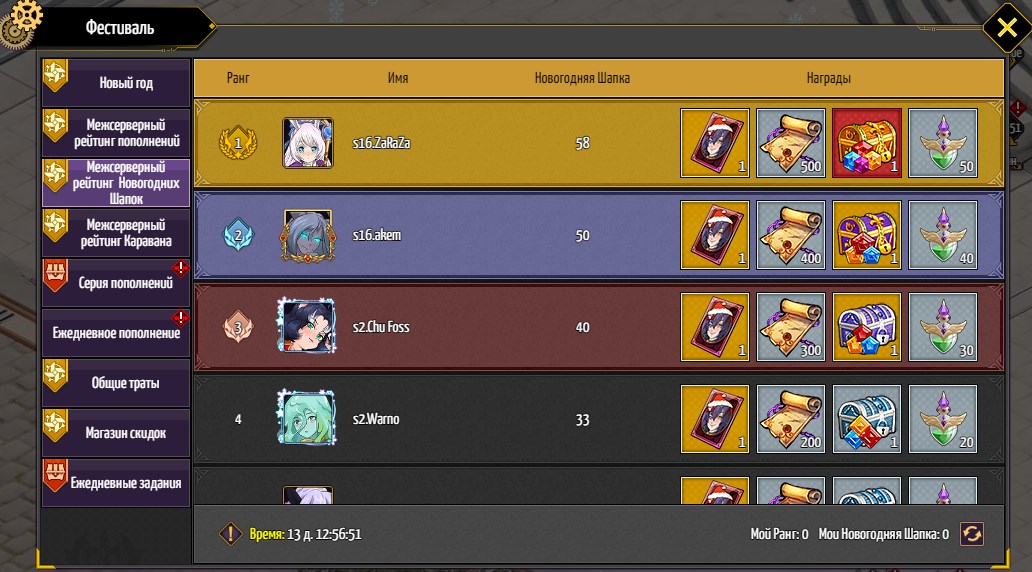
Task: Click the time info exclamation icon
Action: tap(231, 534)
